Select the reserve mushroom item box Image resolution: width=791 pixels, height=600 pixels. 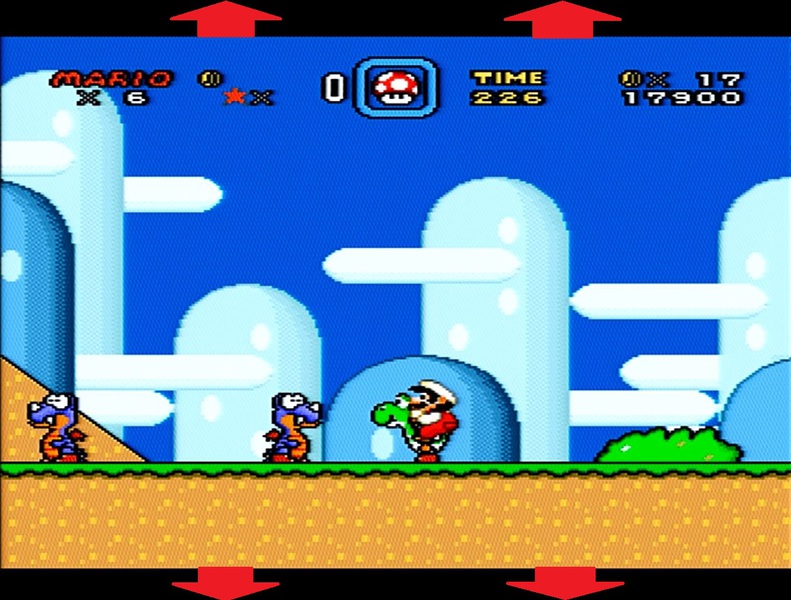tap(396, 88)
